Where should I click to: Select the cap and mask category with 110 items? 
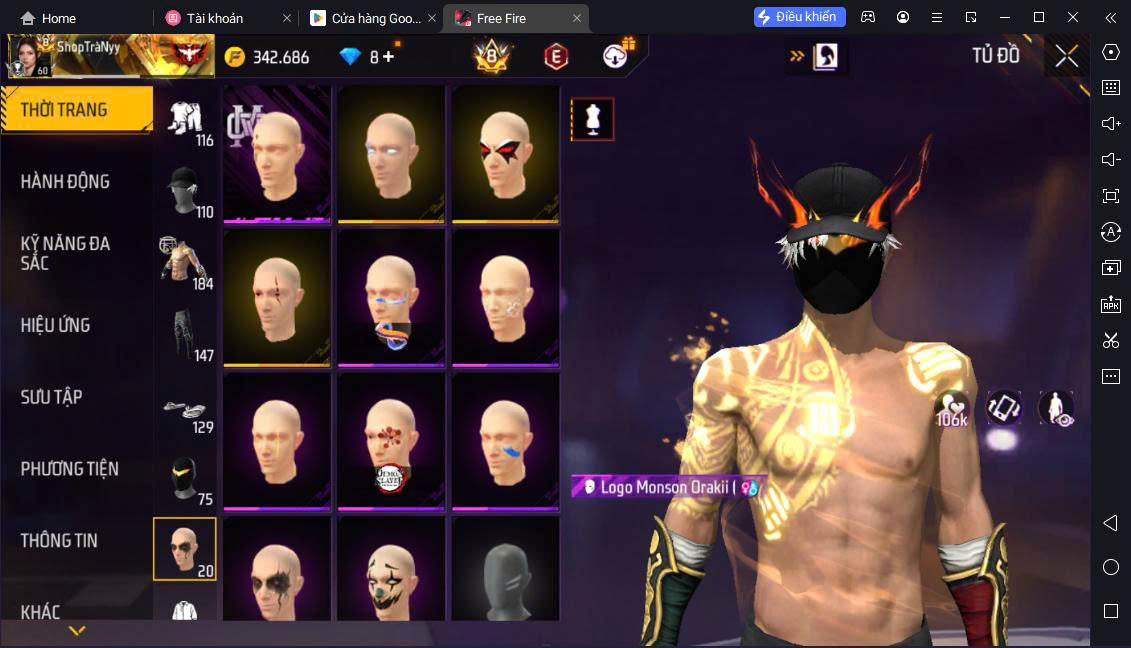pyautogui.click(x=185, y=192)
